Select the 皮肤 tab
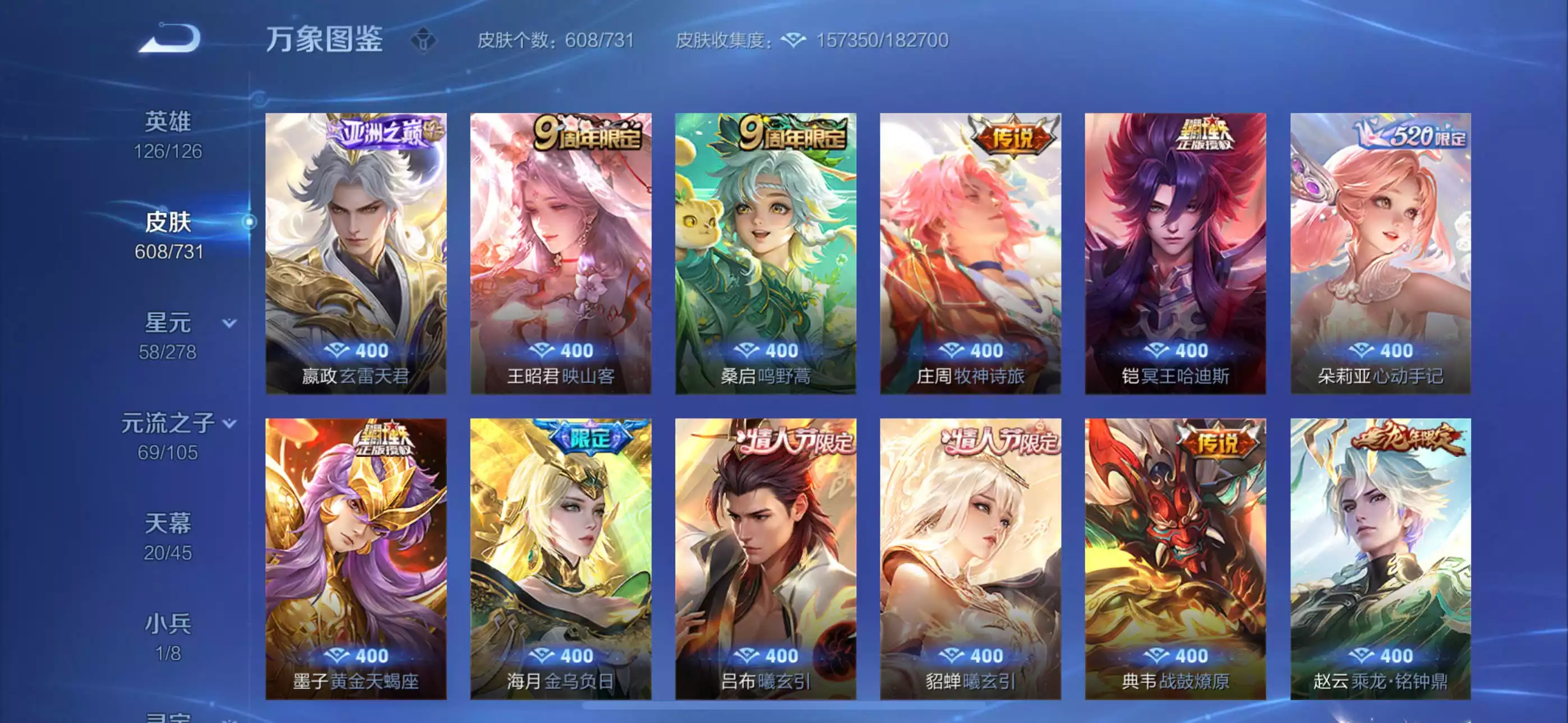 pyautogui.click(x=168, y=235)
